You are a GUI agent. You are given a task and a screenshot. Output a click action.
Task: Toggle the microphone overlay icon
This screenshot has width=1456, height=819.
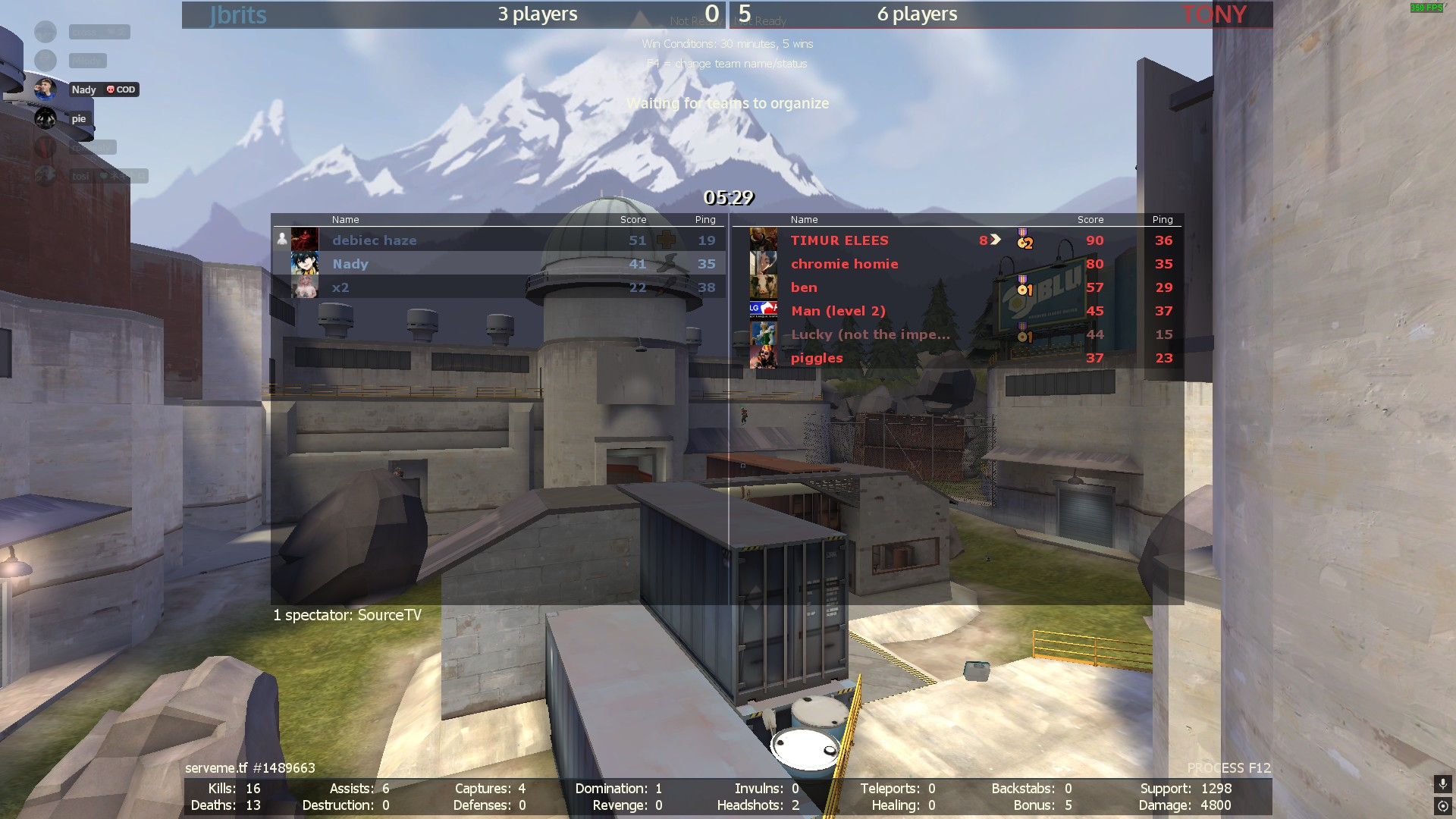point(1442,783)
